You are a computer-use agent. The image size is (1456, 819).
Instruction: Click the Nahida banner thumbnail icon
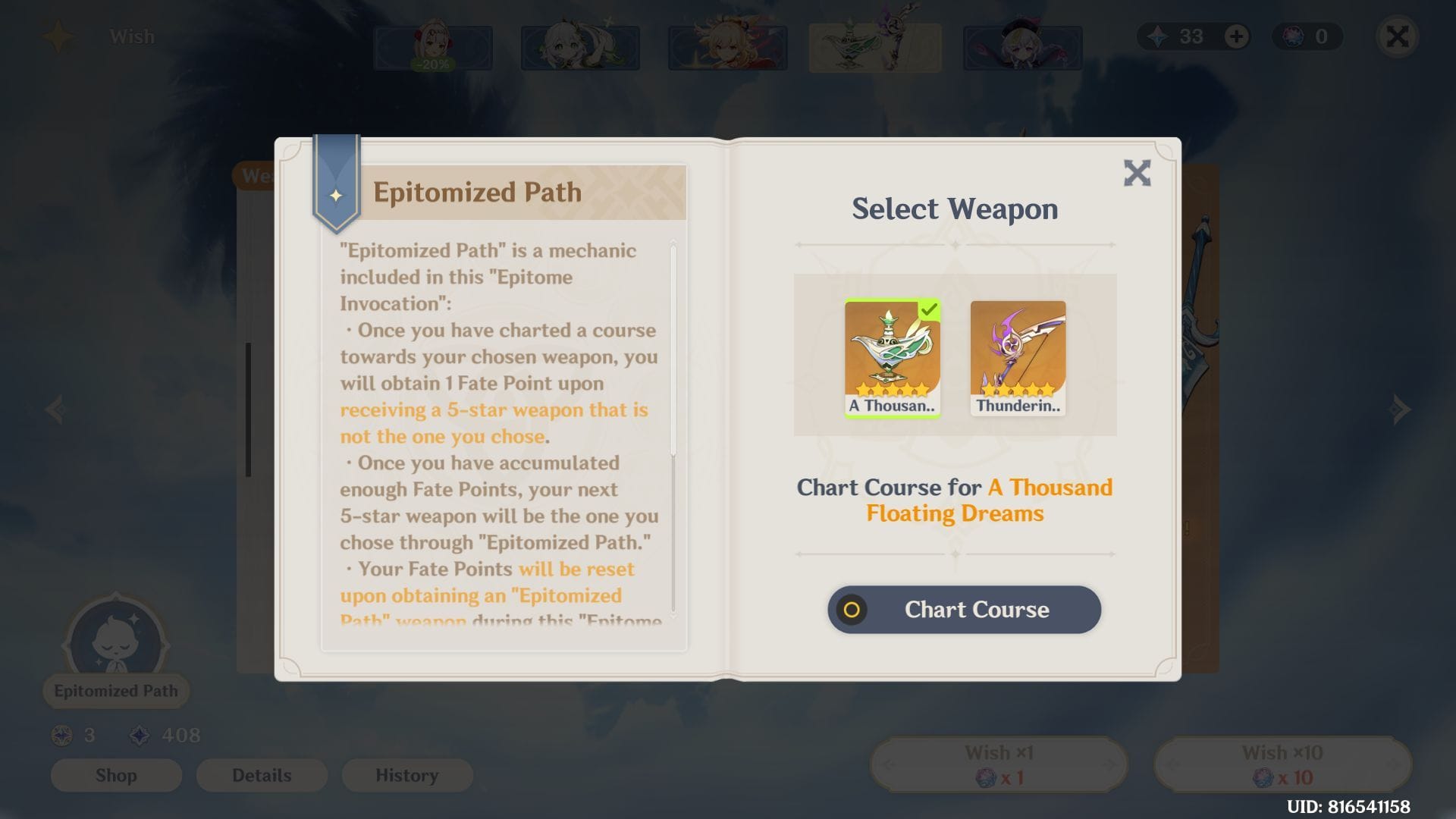580,47
